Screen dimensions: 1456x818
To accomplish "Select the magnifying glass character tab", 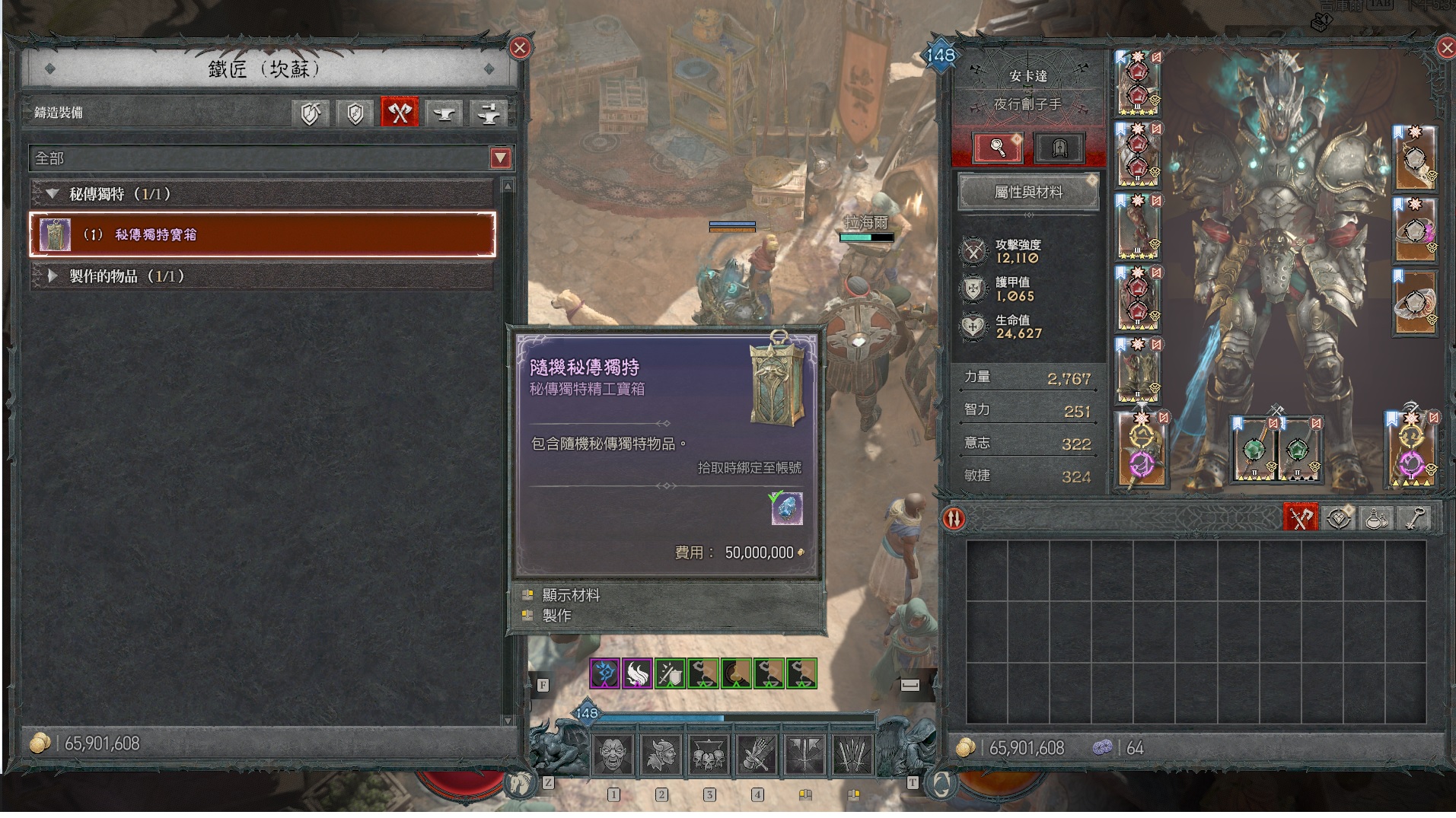I will [x=997, y=148].
